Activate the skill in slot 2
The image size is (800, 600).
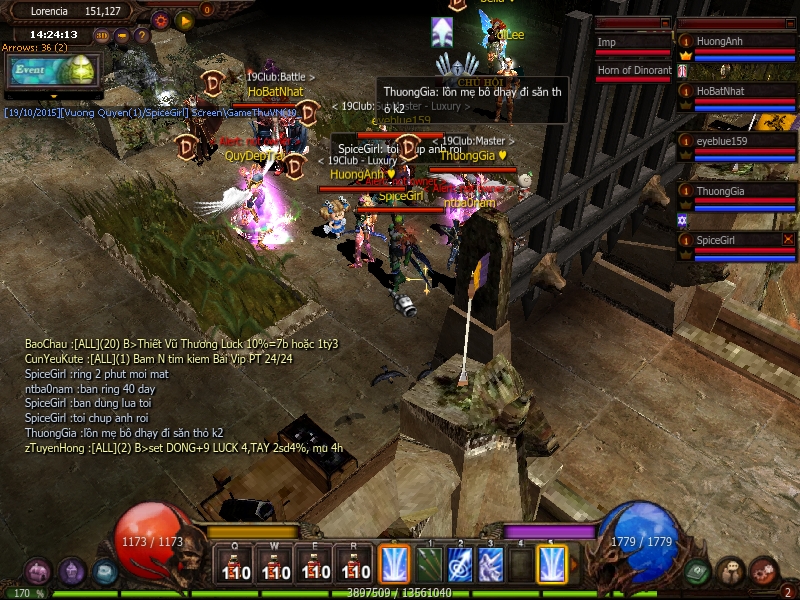pyautogui.click(x=460, y=564)
